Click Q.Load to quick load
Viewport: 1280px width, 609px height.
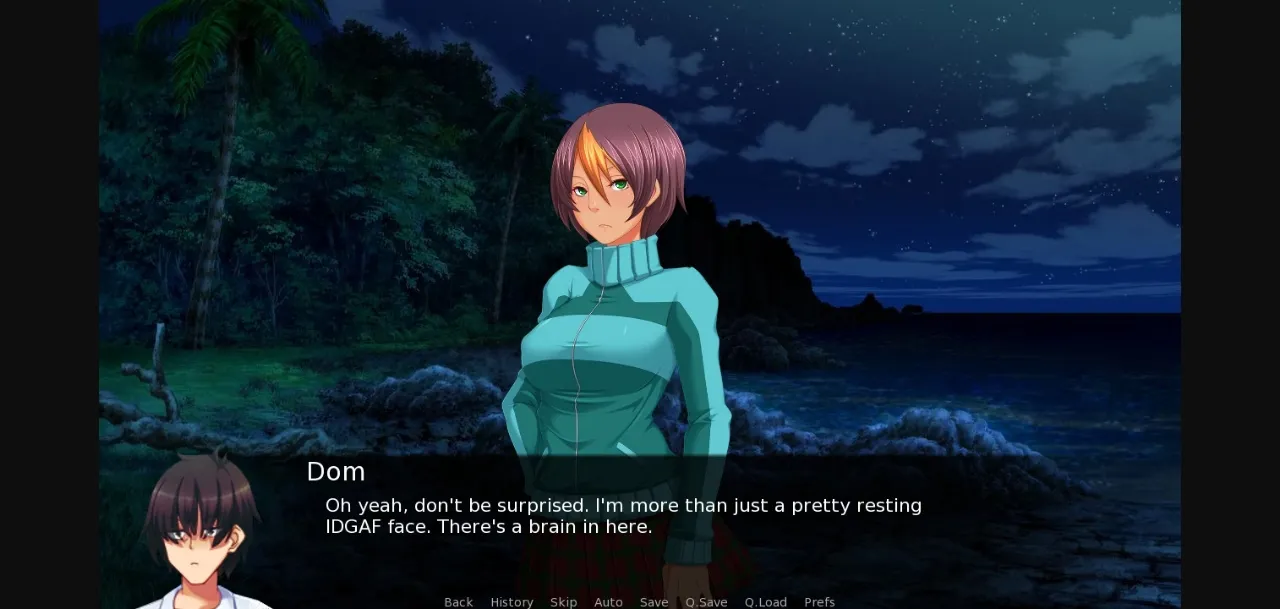(765, 602)
